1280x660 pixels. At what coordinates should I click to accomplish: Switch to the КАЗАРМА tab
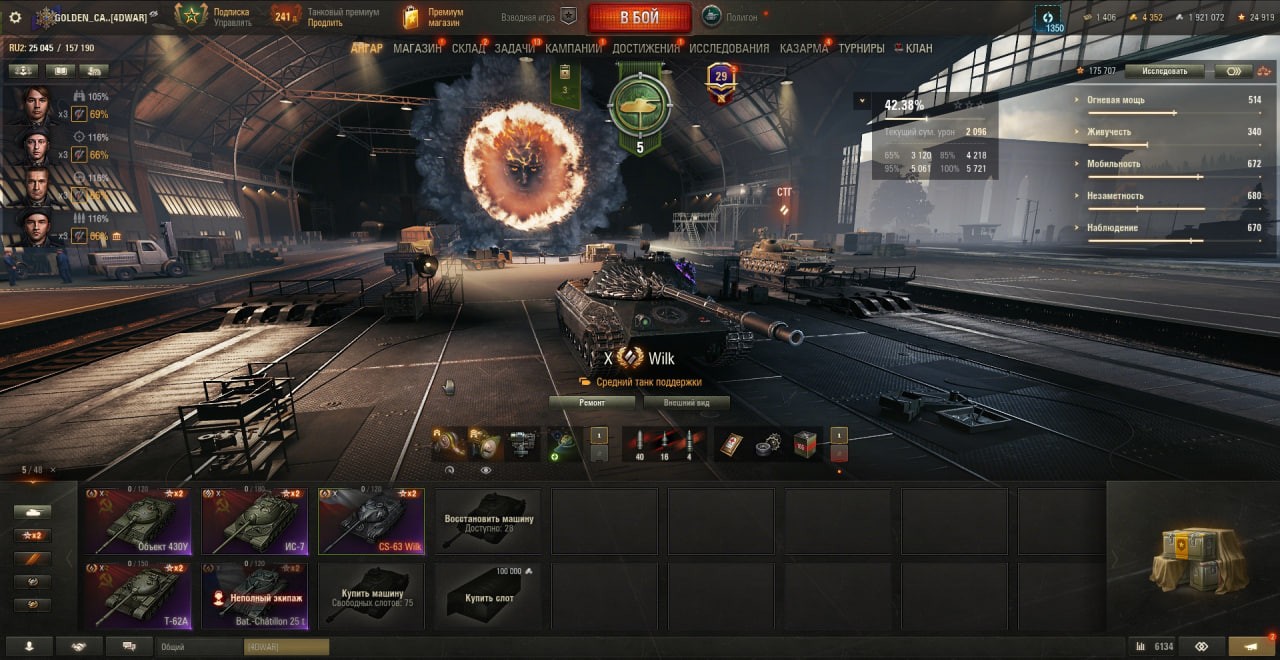(804, 48)
